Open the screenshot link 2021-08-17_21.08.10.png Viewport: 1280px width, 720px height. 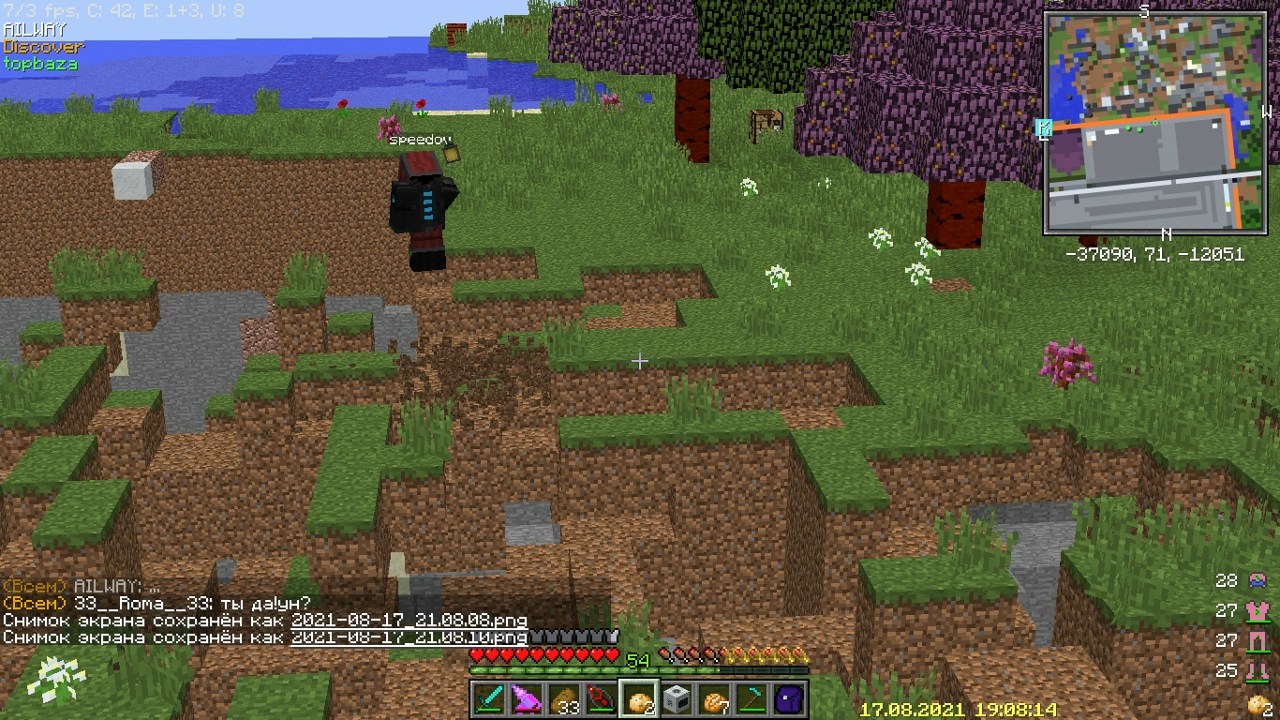pos(408,637)
